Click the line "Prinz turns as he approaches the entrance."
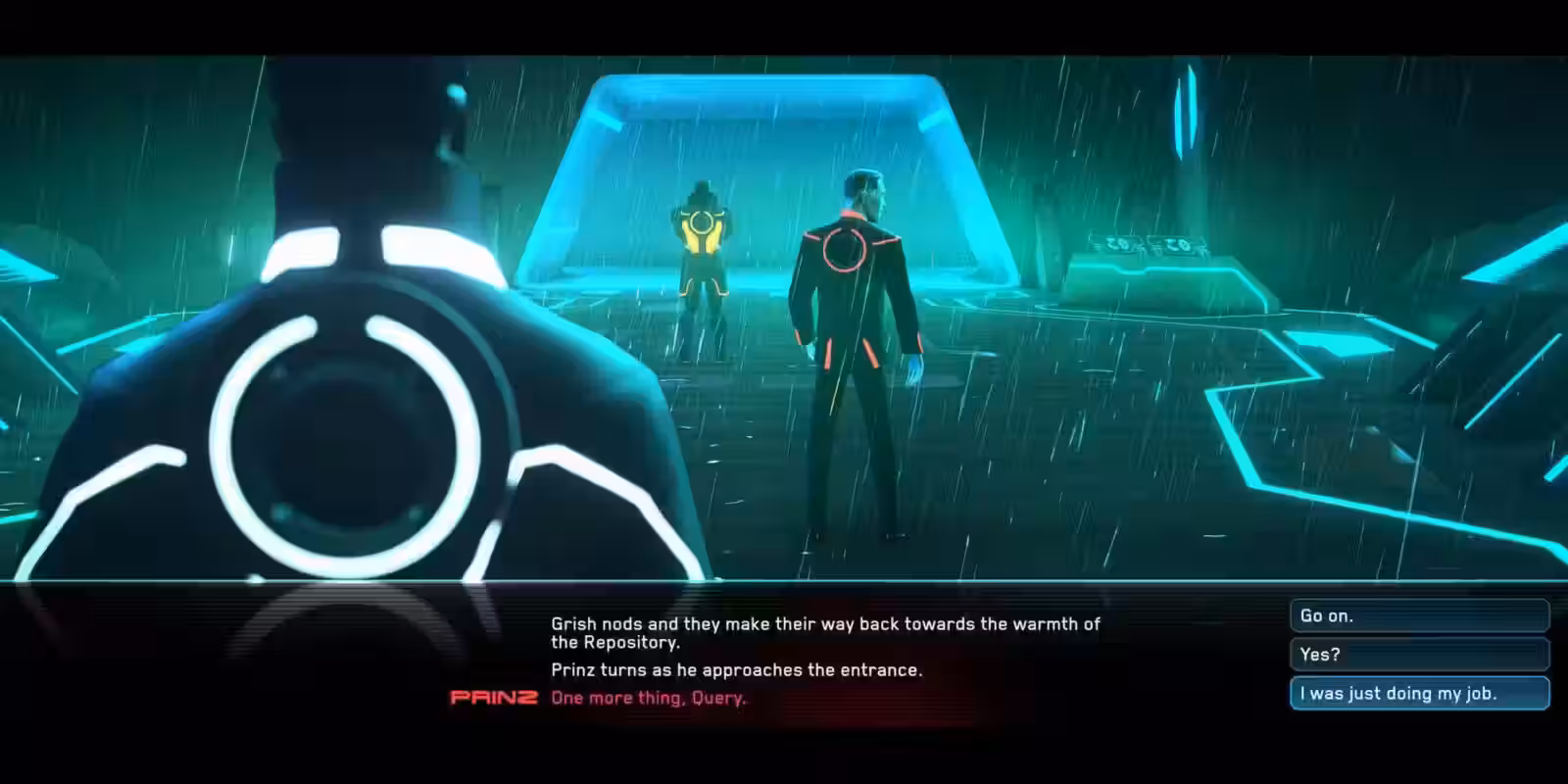 tap(737, 670)
